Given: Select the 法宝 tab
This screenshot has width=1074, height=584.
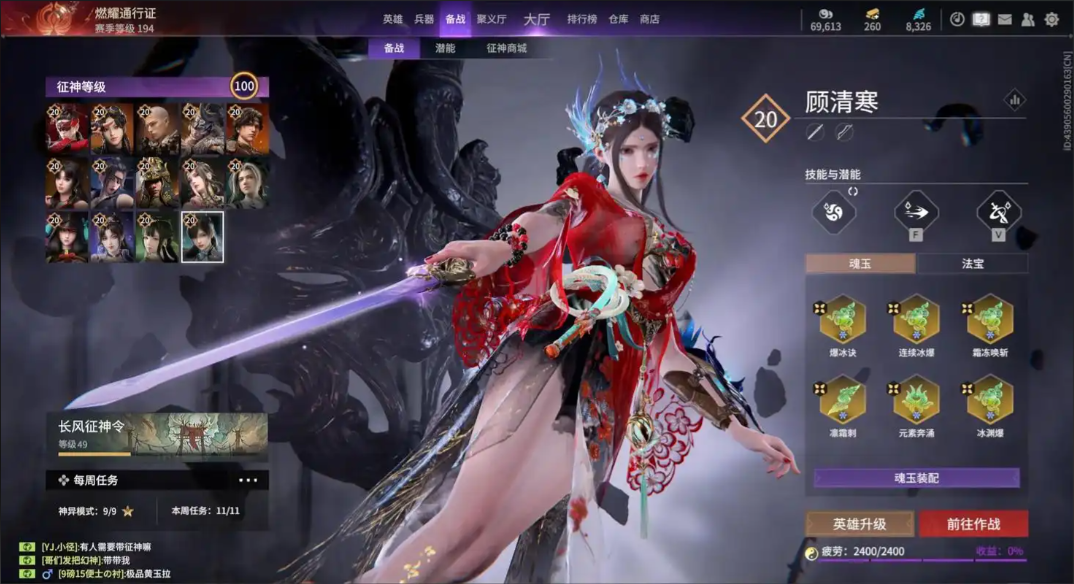Looking at the screenshot, I should coord(972,264).
